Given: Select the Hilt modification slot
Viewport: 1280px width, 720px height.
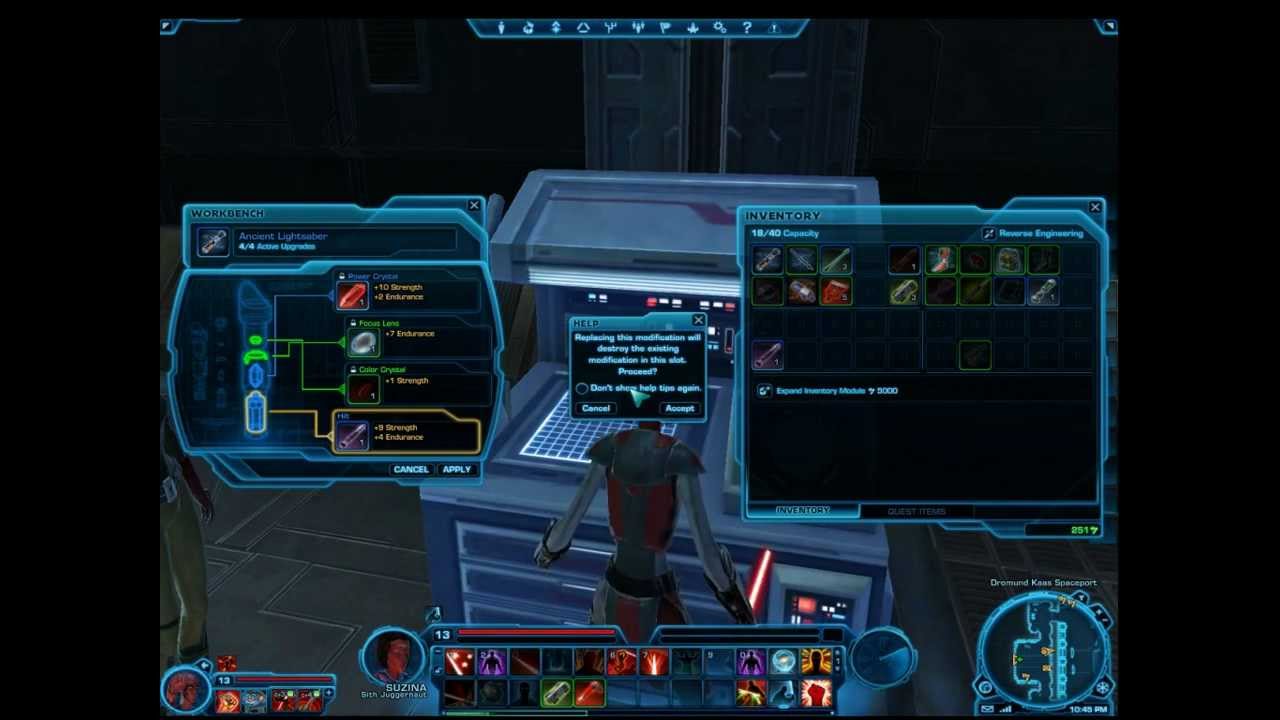Looking at the screenshot, I should click(352, 436).
